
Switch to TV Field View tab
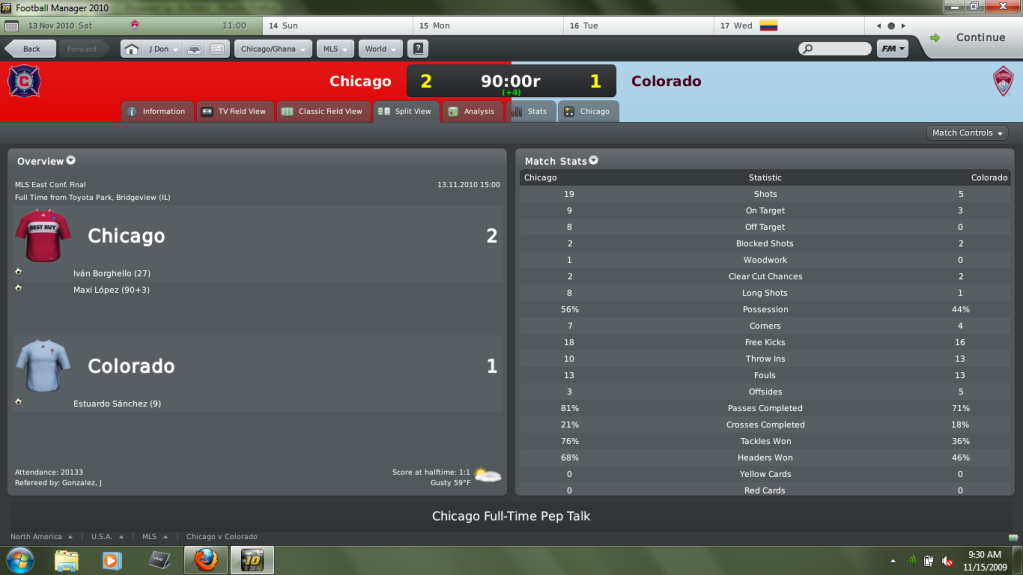(234, 111)
